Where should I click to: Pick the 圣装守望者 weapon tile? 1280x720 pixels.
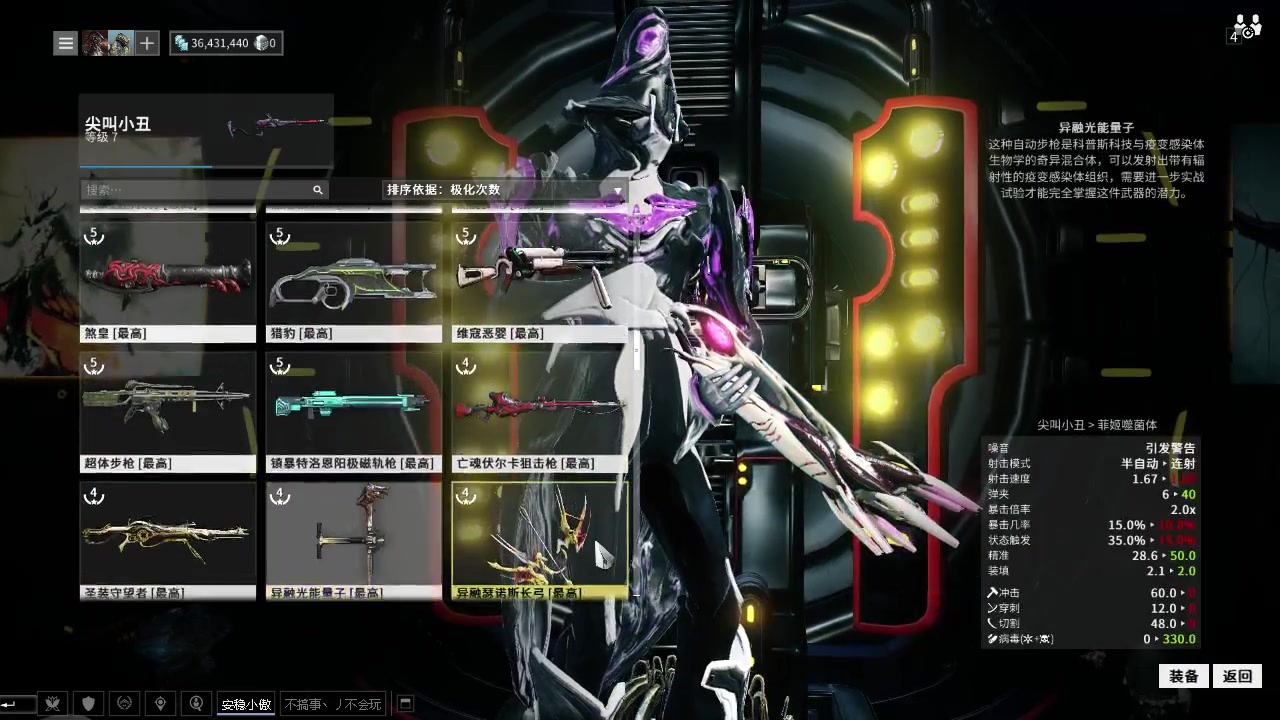168,540
